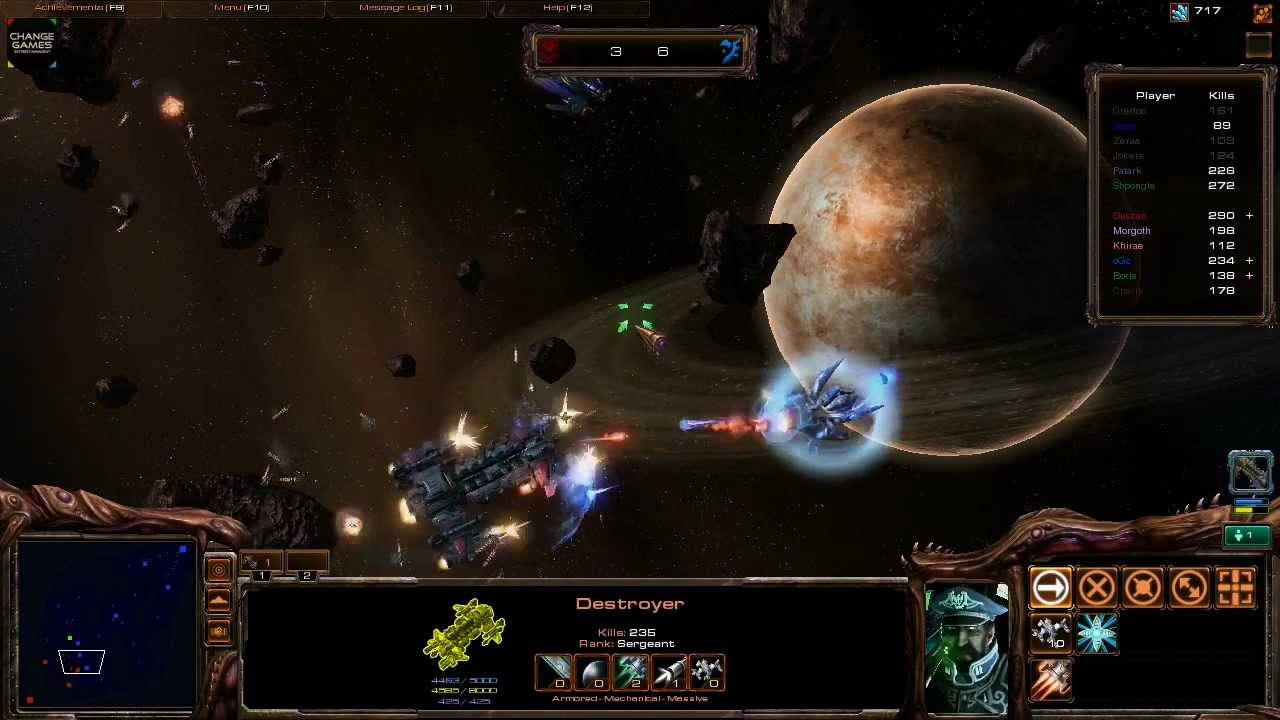Select the Move command arrow
Screen dimensions: 1280x720
click(x=1050, y=588)
